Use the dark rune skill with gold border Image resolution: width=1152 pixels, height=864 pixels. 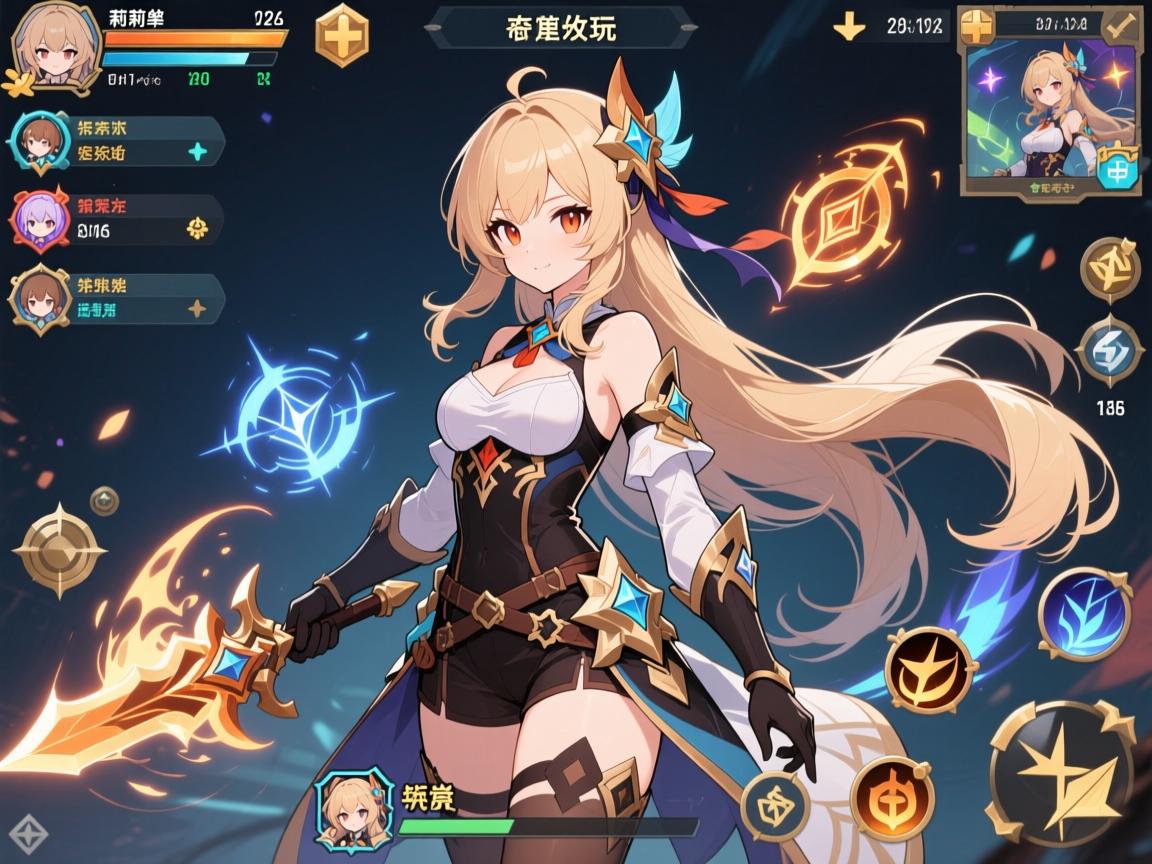click(x=775, y=805)
